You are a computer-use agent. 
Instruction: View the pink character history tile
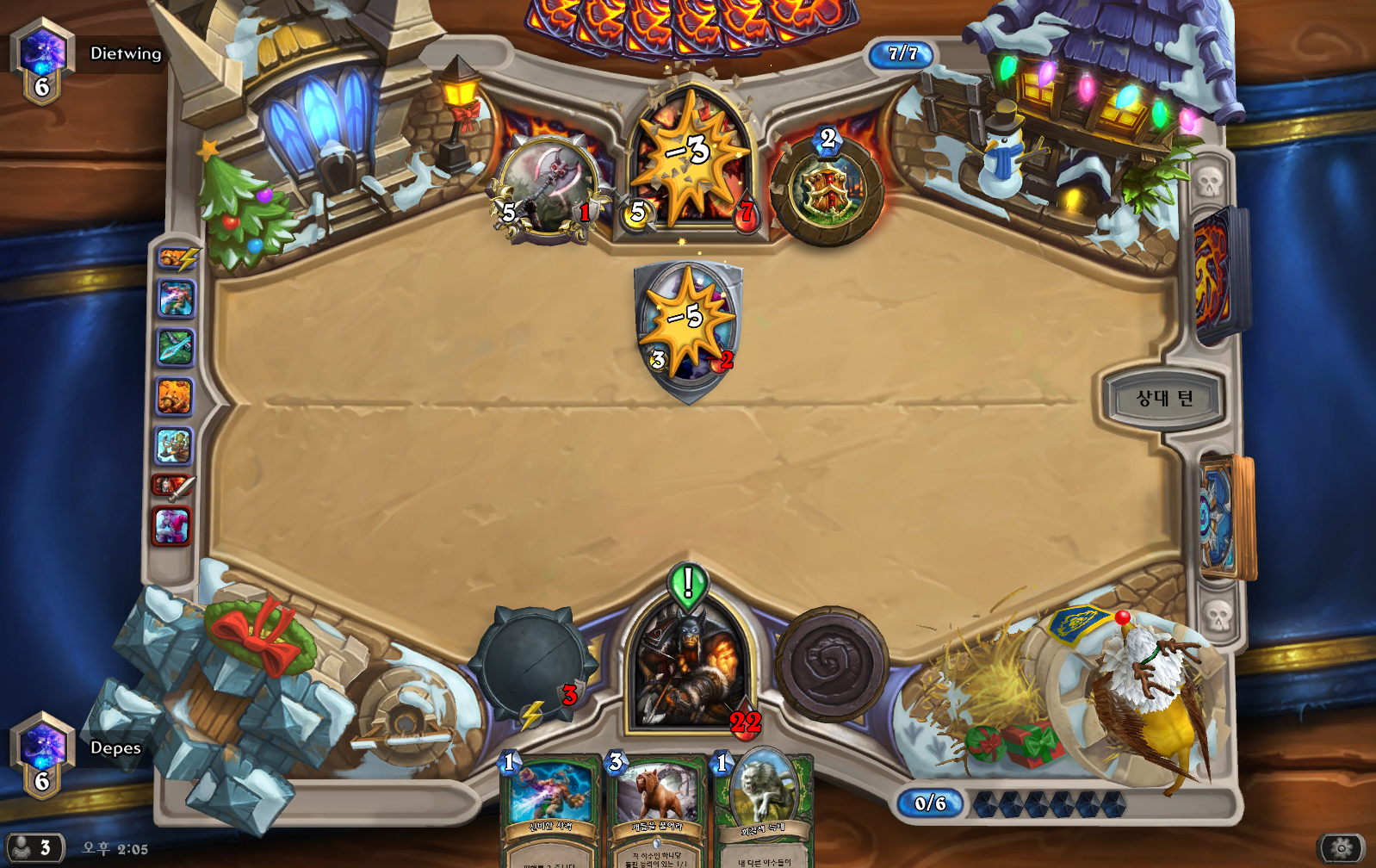[x=172, y=525]
